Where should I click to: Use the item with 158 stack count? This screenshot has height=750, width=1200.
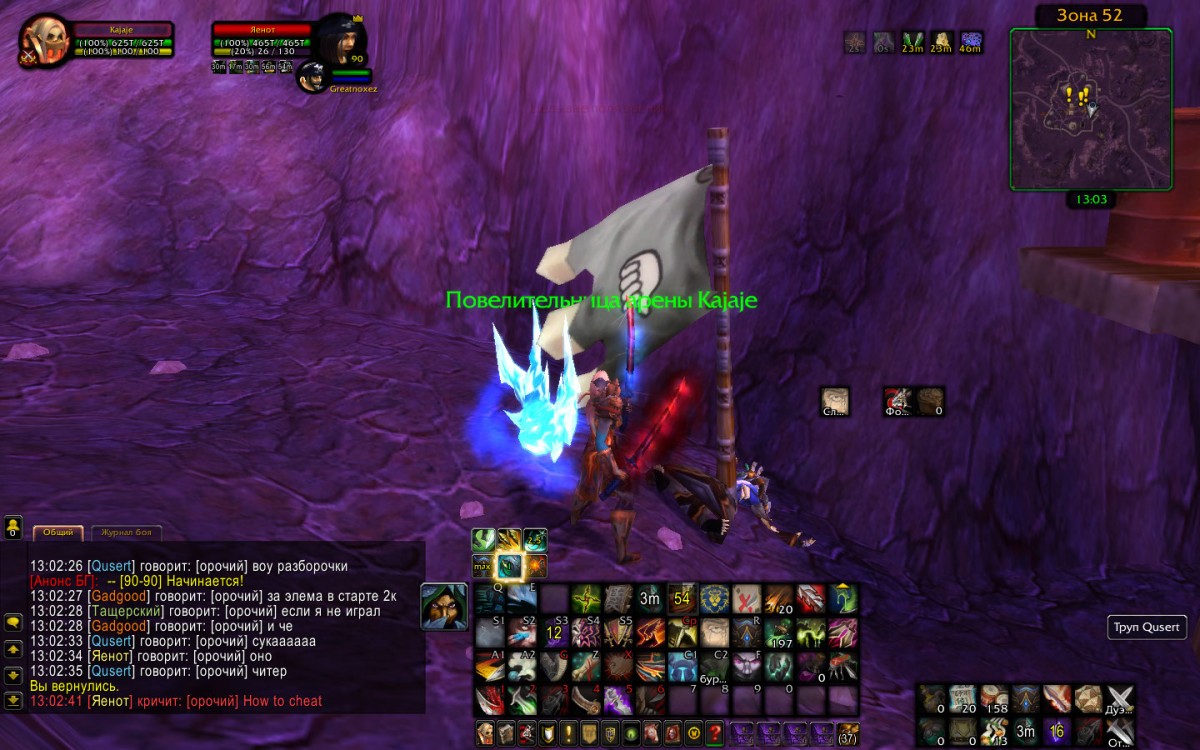994,699
